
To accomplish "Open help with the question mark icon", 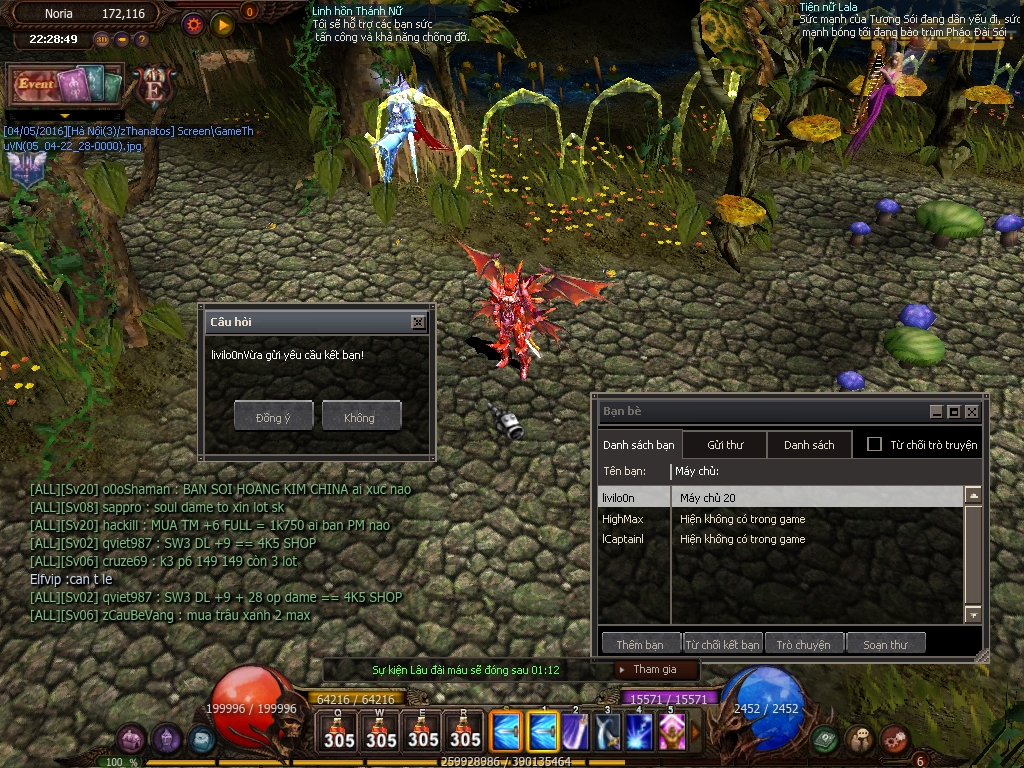I will tap(141, 39).
